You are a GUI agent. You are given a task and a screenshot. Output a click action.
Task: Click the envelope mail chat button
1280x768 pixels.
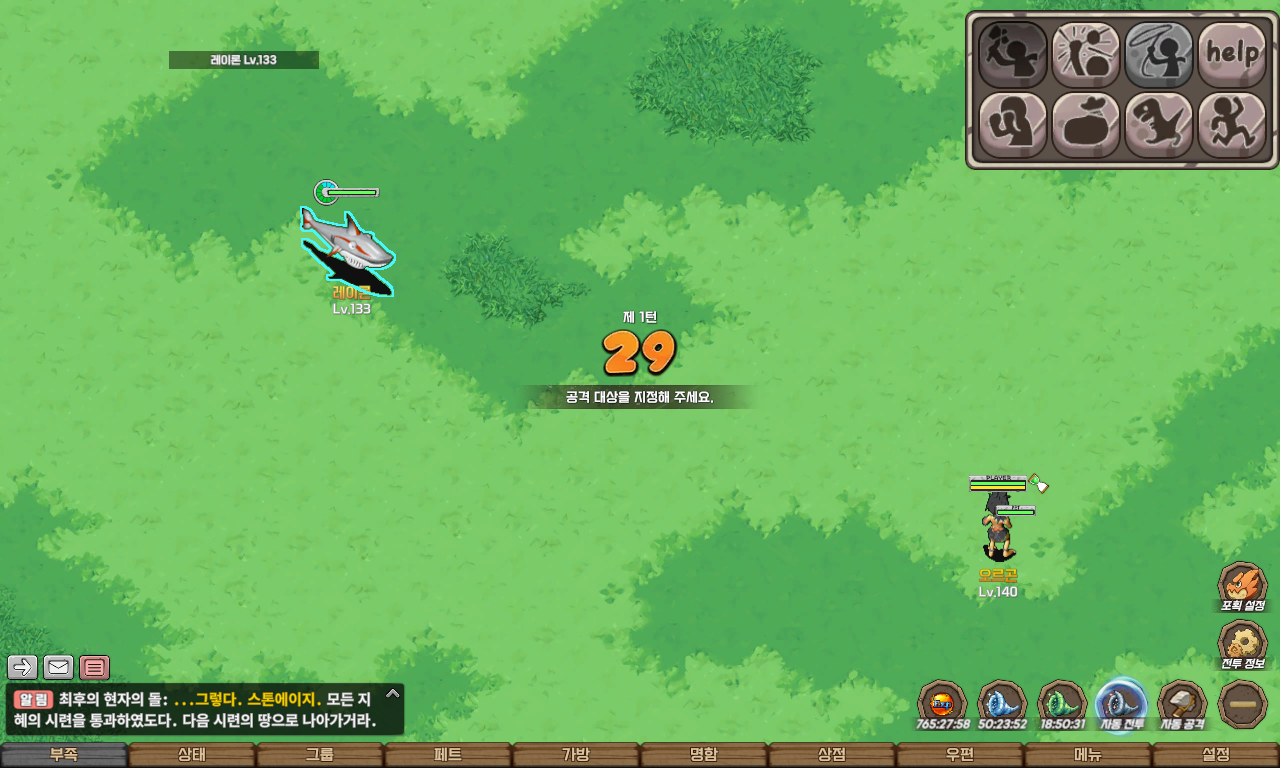[59, 667]
